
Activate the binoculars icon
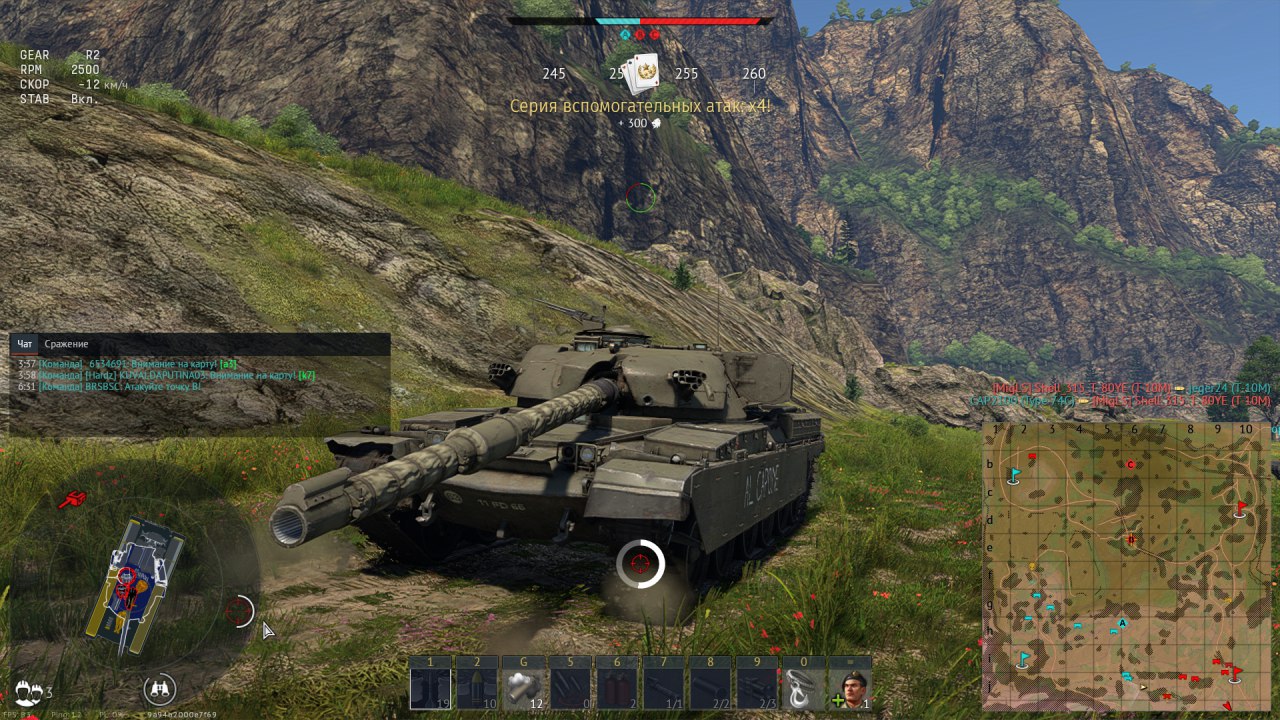[x=159, y=688]
